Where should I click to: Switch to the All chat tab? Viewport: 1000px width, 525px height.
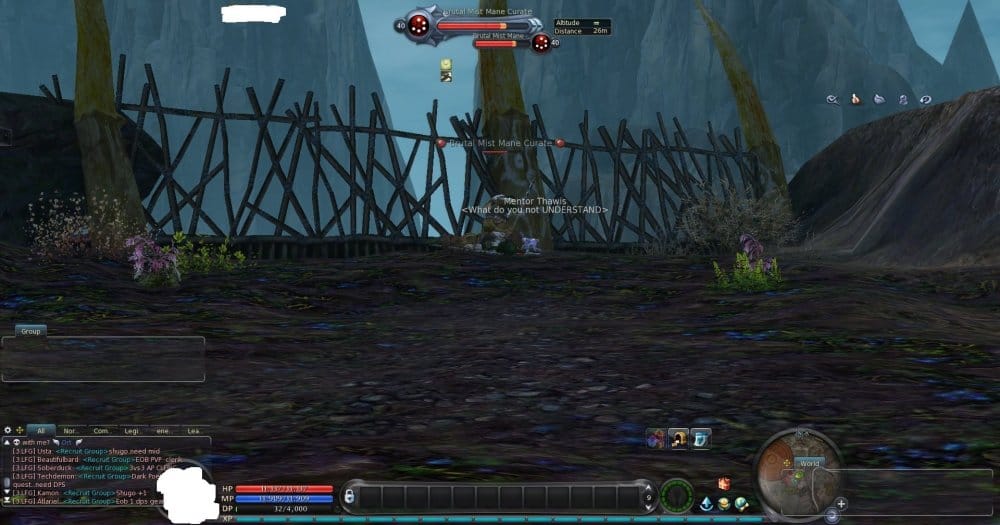[38, 430]
